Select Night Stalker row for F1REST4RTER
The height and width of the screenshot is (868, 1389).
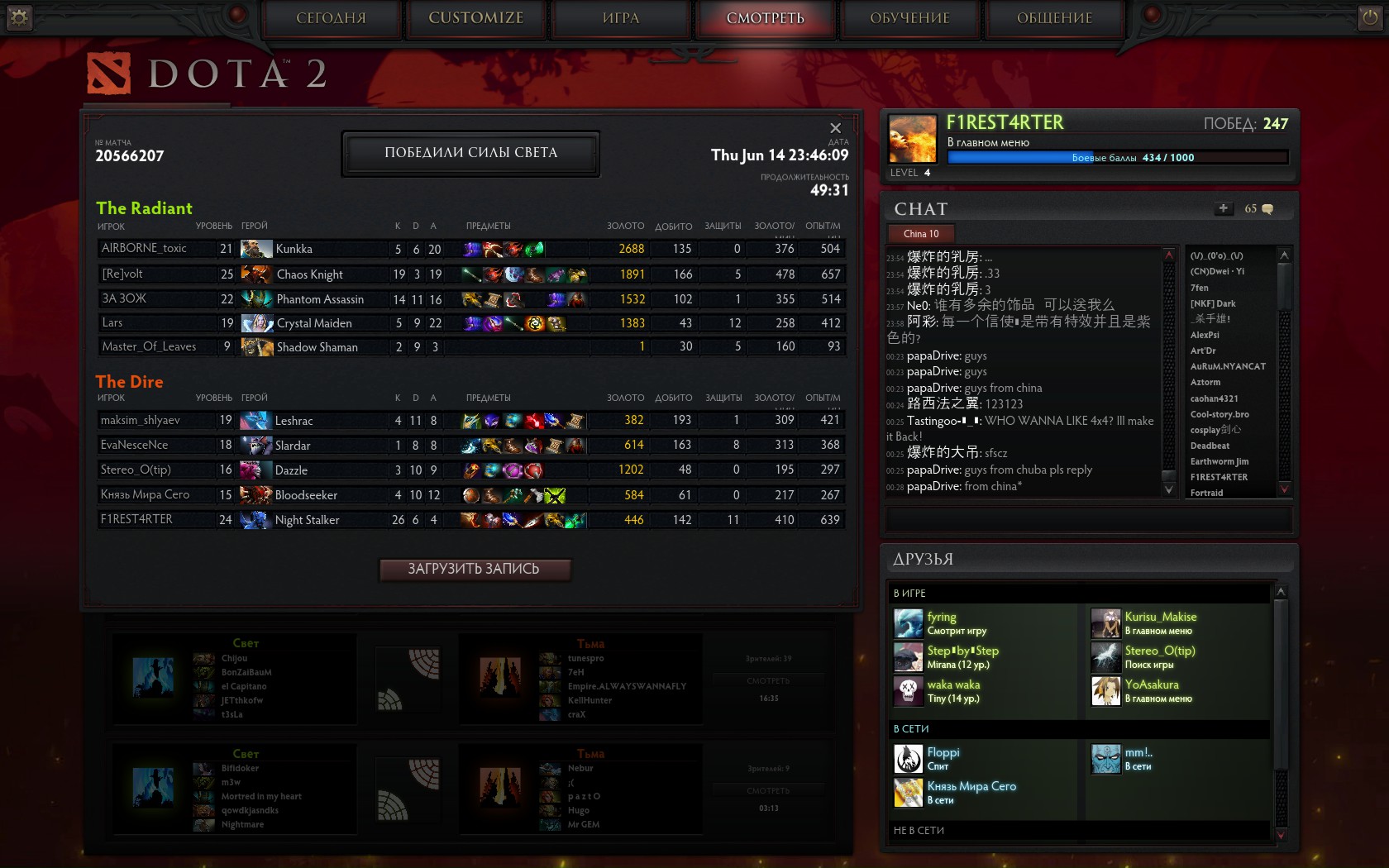[x=471, y=520]
